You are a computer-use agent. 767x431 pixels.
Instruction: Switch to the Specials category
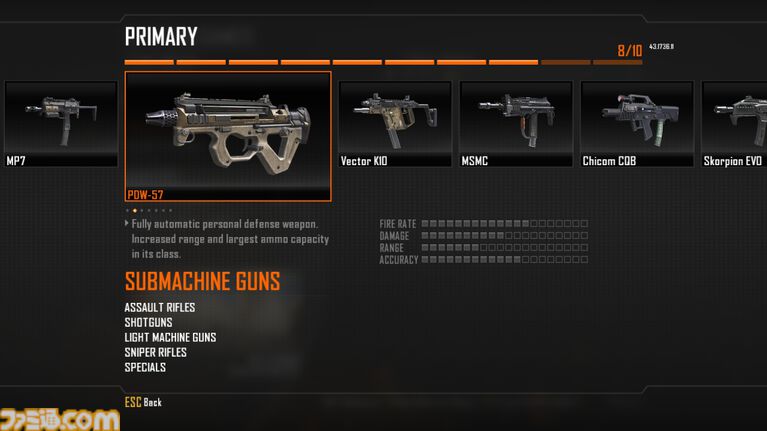145,367
